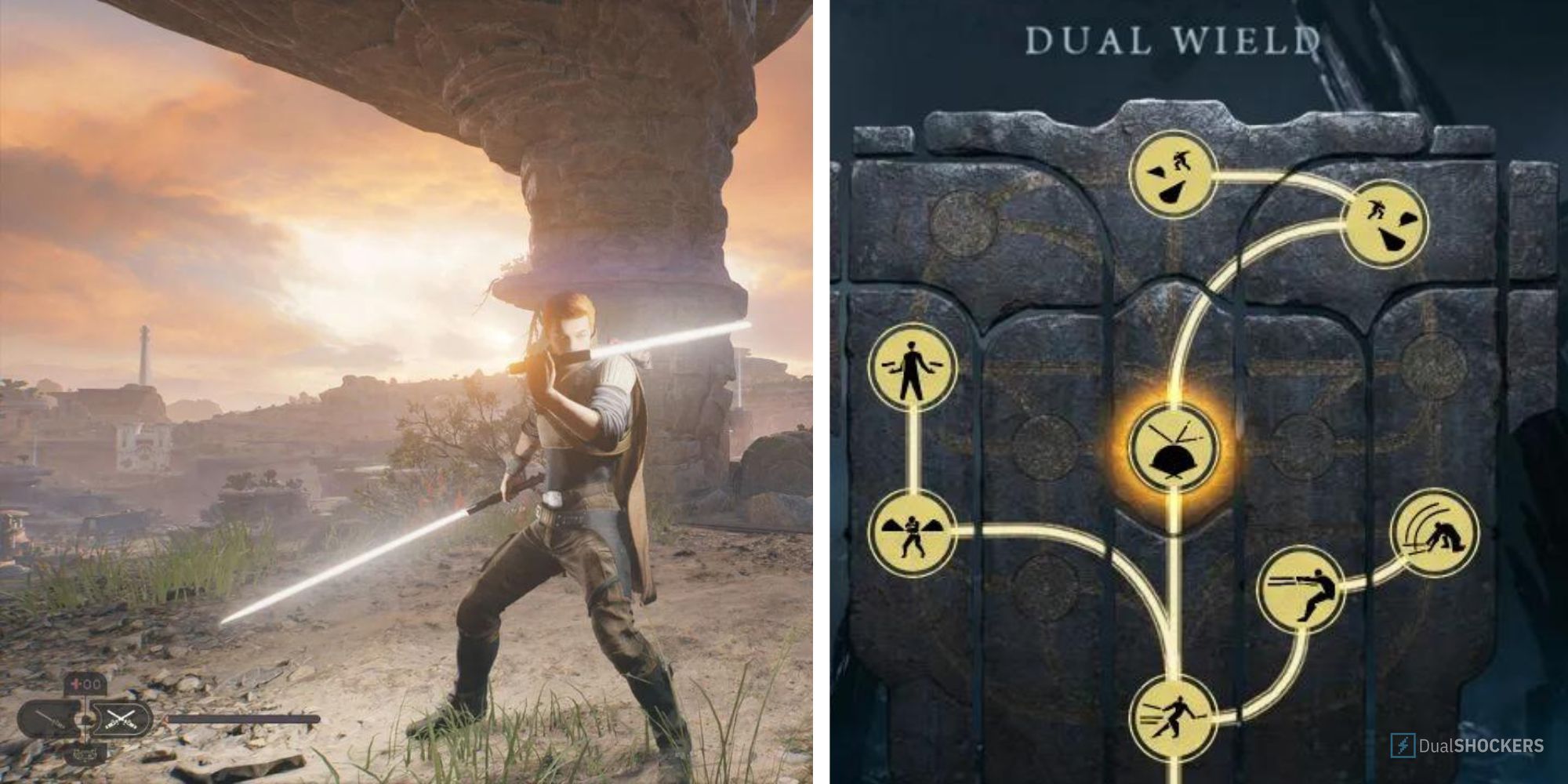Click the +00 skill point counter
The image size is (1568, 784).
[x=82, y=684]
